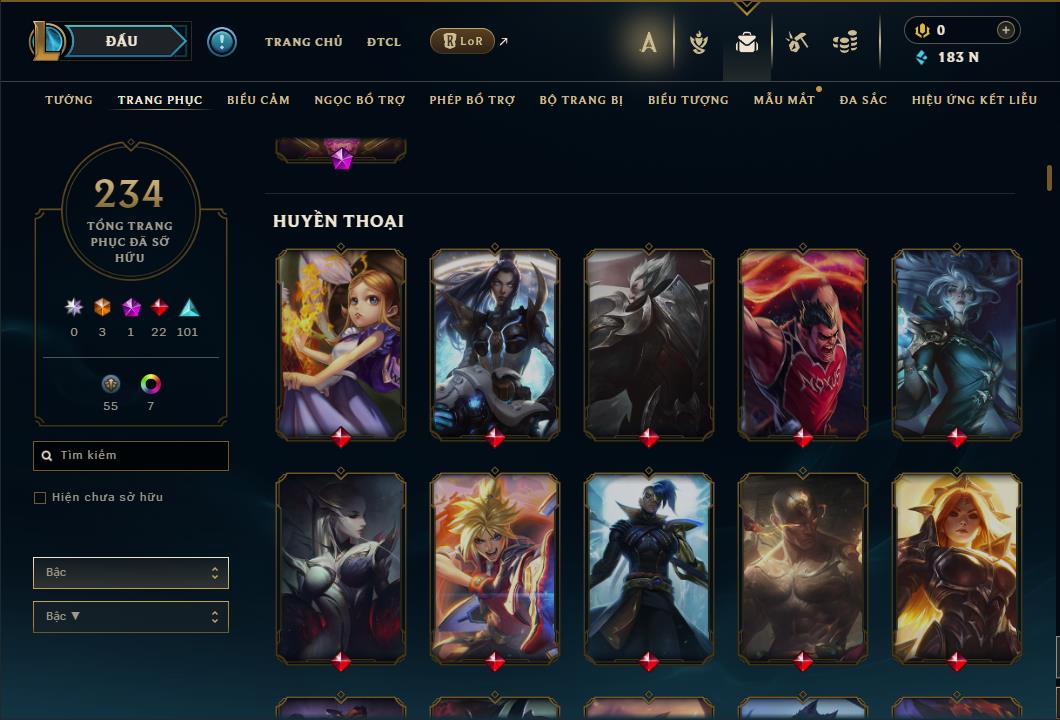Go to the ĐTCL mode page

(383, 42)
